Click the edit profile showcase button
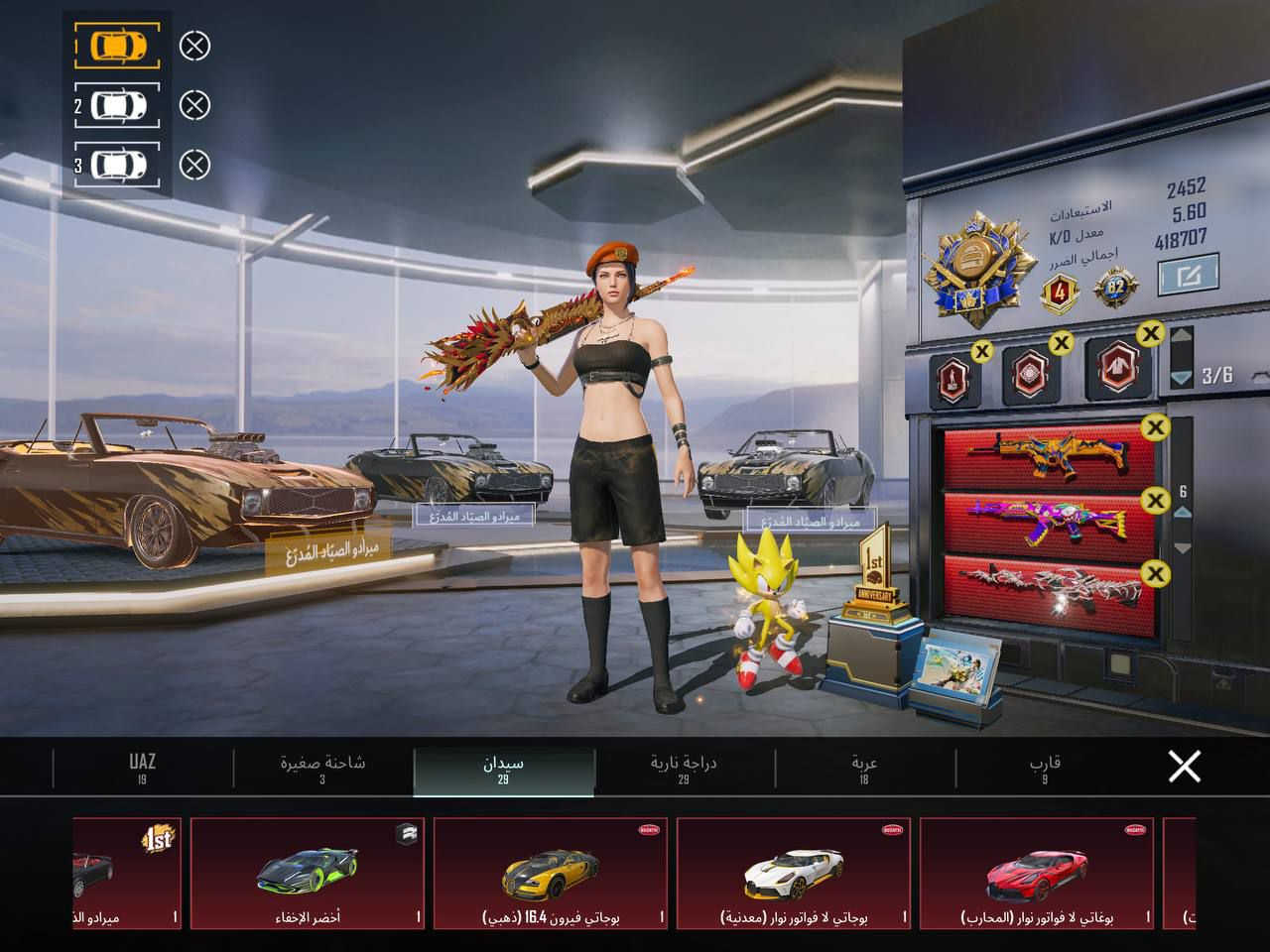The height and width of the screenshot is (952, 1270). [x=1188, y=275]
